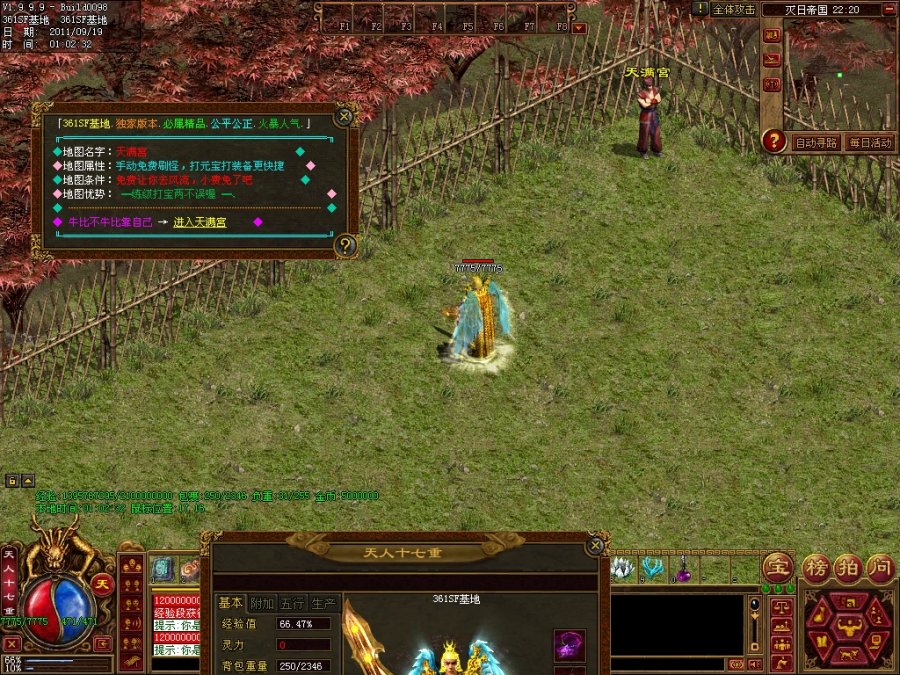
Task: Open the 宝 treasure shop button
Action: click(778, 567)
